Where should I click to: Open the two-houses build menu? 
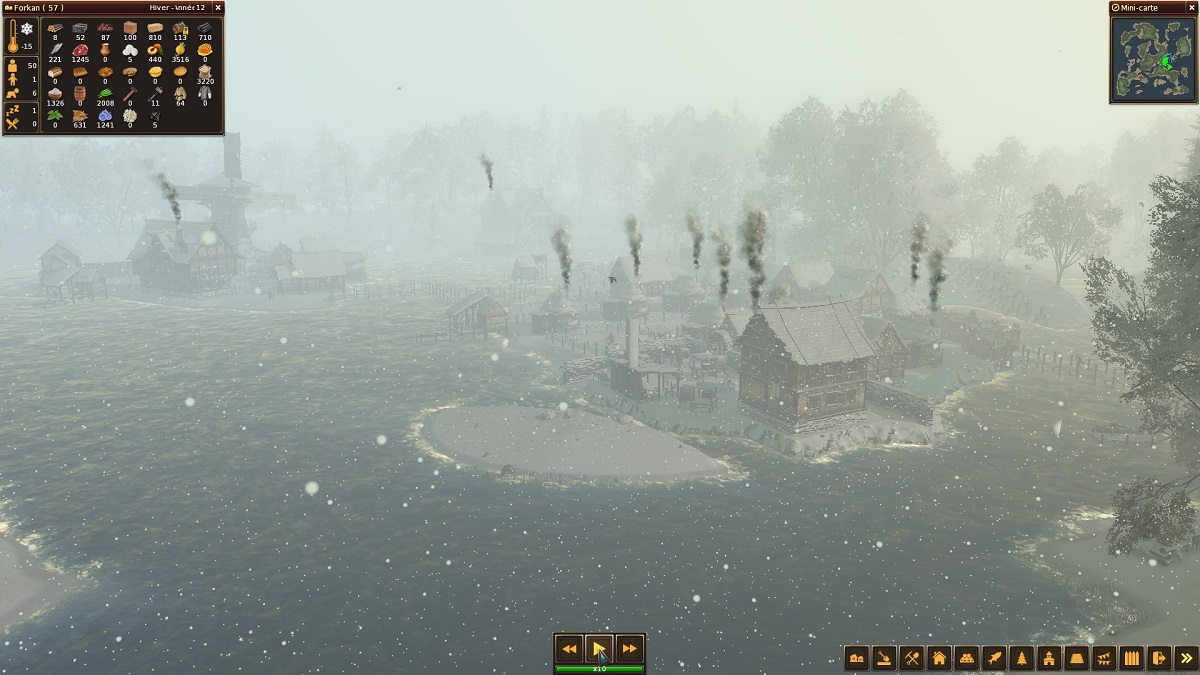[x=856, y=658]
